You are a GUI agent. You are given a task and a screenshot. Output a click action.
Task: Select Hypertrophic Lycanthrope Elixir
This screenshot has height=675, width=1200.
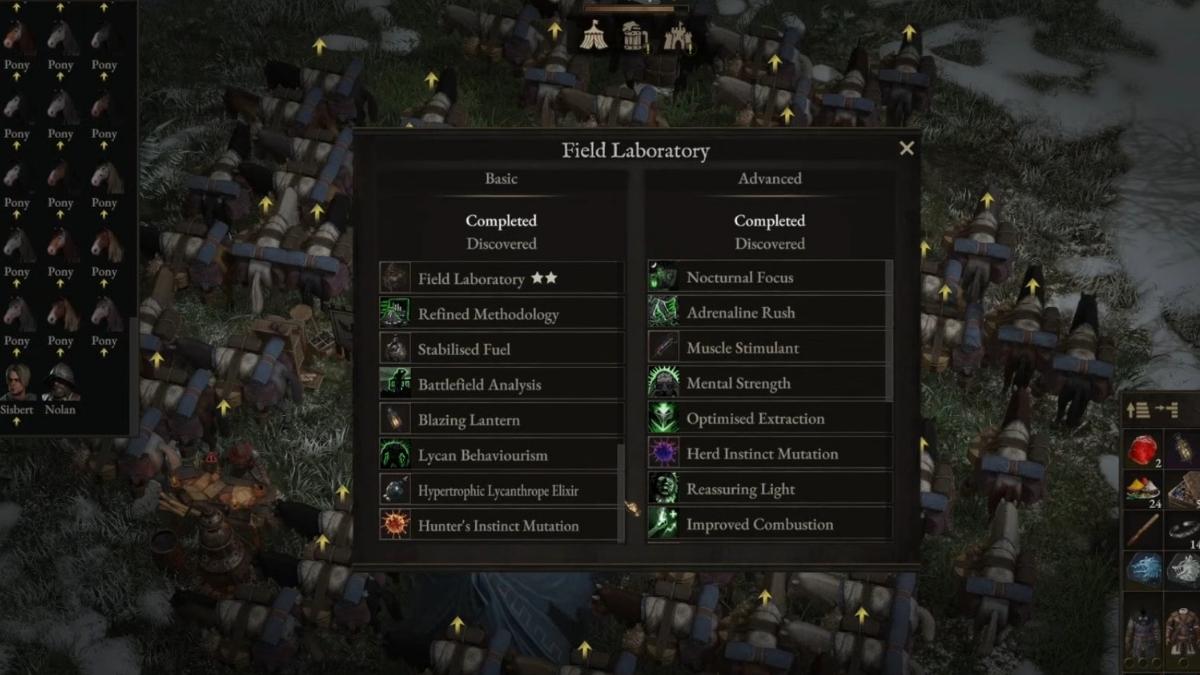500,490
